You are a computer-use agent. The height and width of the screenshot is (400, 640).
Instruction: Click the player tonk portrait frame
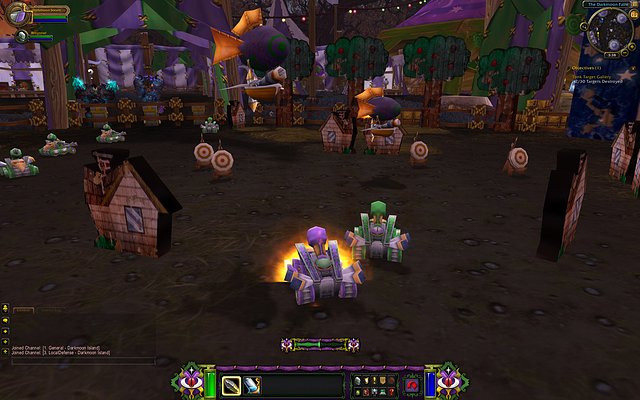[x=18, y=14]
